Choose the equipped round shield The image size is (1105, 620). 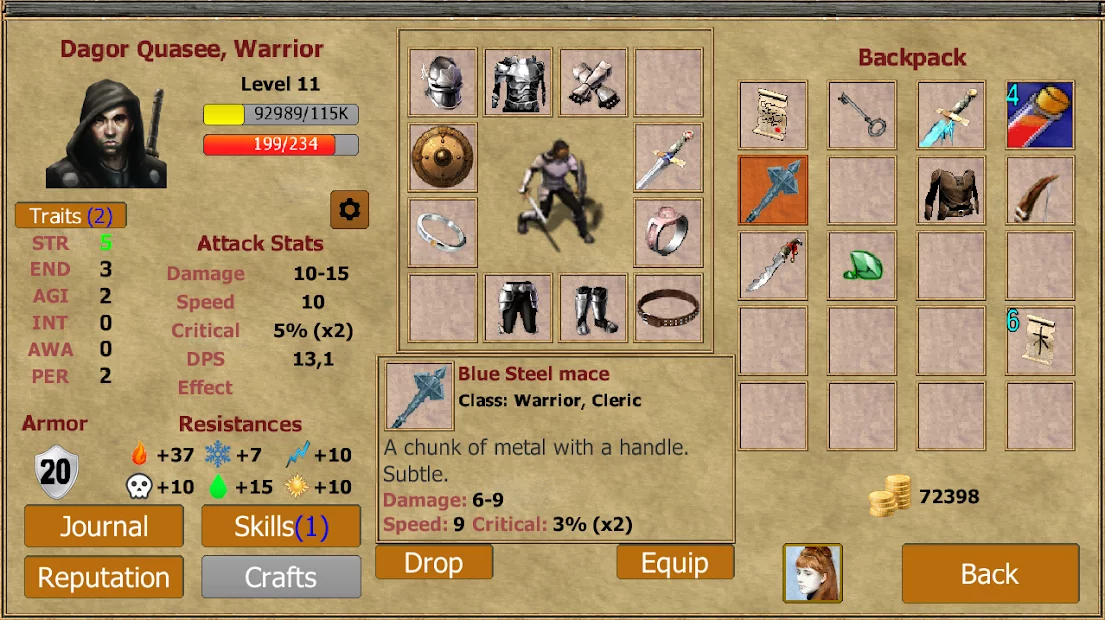click(x=443, y=158)
